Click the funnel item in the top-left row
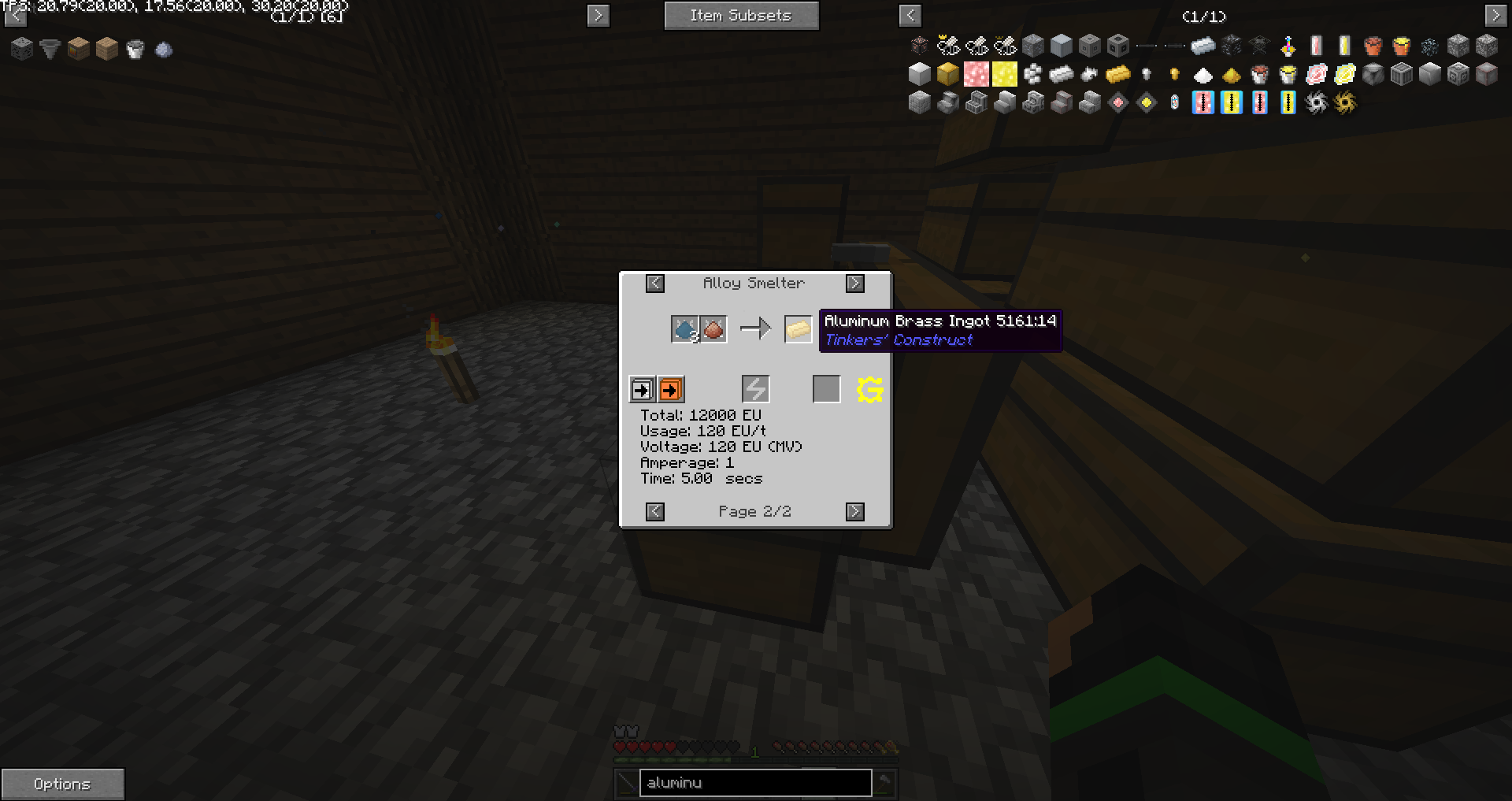The height and width of the screenshot is (801, 1512). pyautogui.click(x=50, y=48)
